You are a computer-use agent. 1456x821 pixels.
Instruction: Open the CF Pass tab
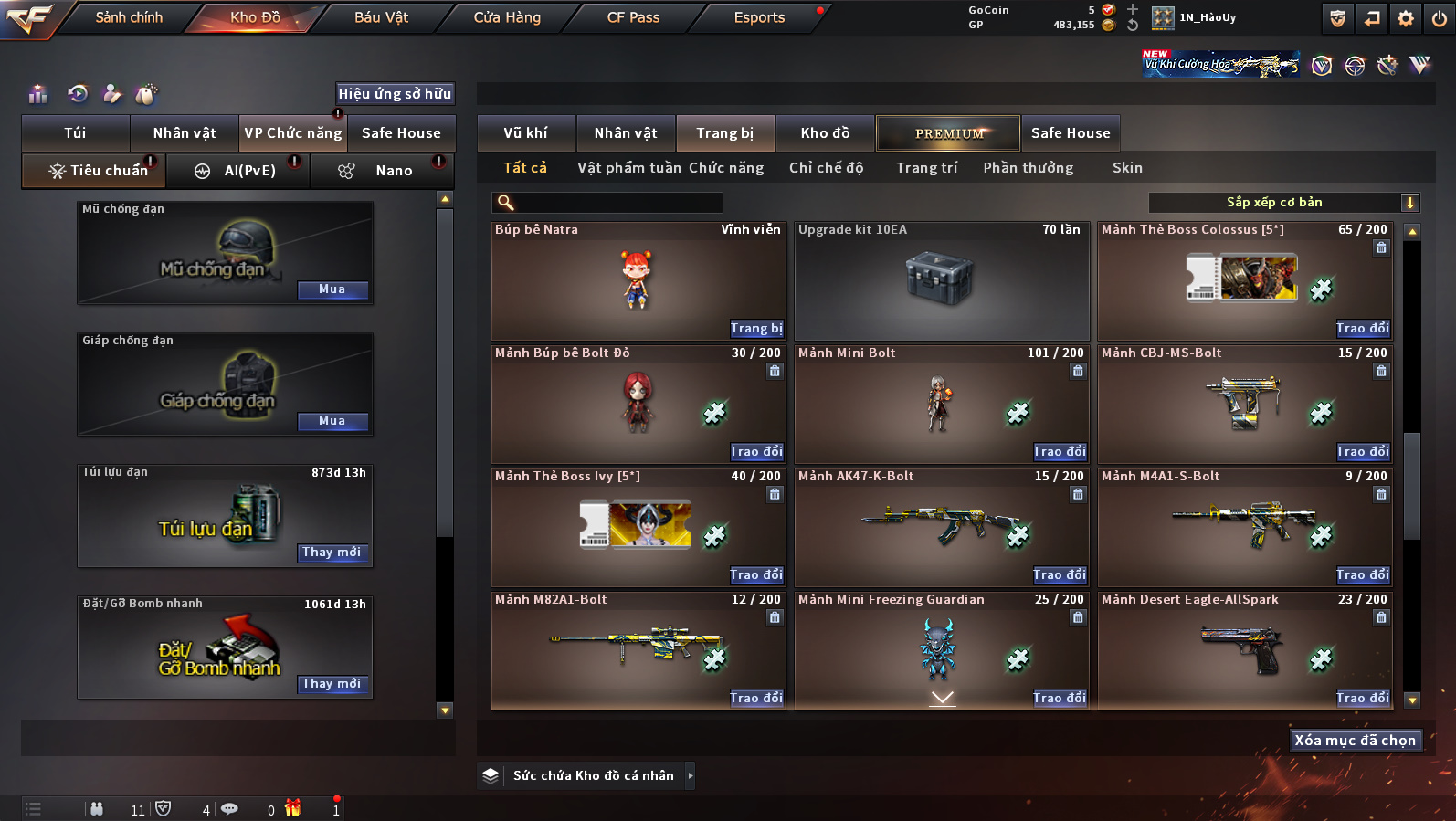click(633, 17)
